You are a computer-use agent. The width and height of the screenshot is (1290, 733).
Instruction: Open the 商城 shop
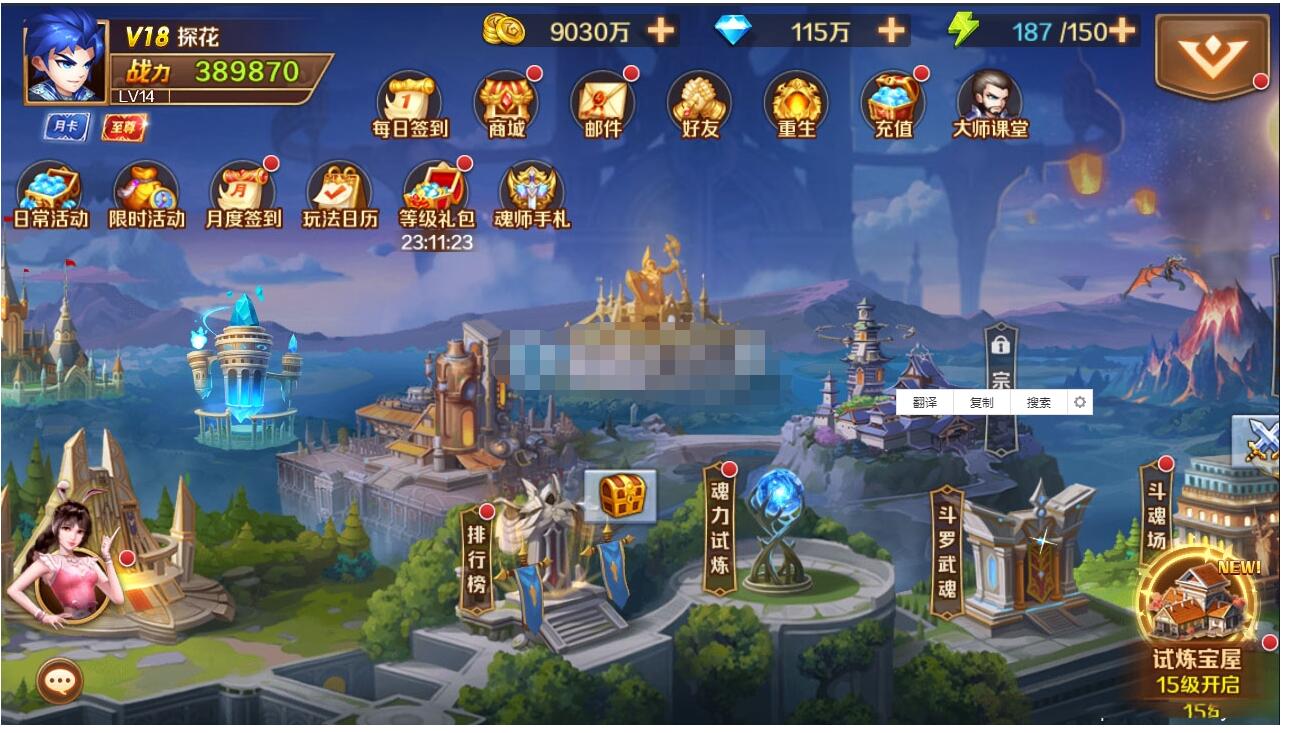click(x=506, y=103)
